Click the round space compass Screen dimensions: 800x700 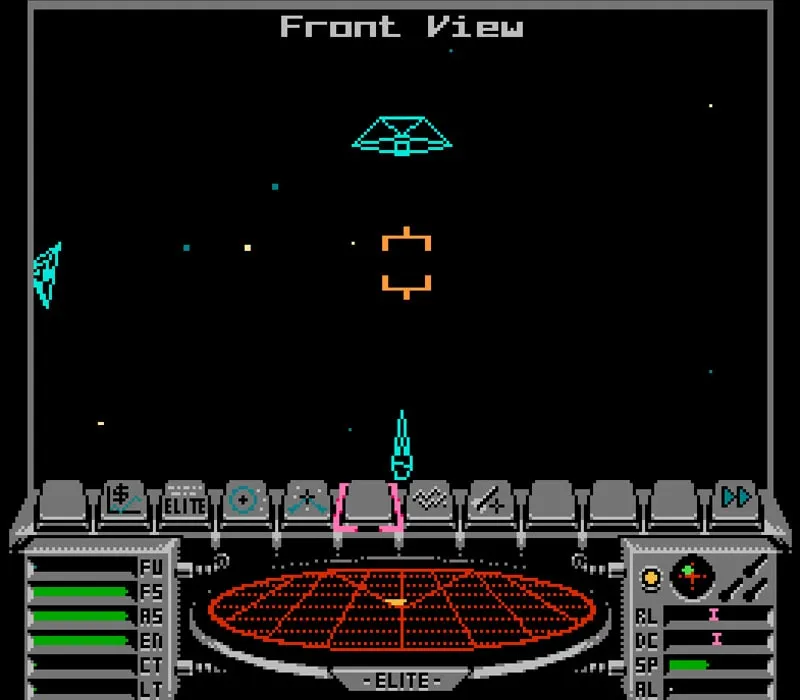(x=691, y=577)
